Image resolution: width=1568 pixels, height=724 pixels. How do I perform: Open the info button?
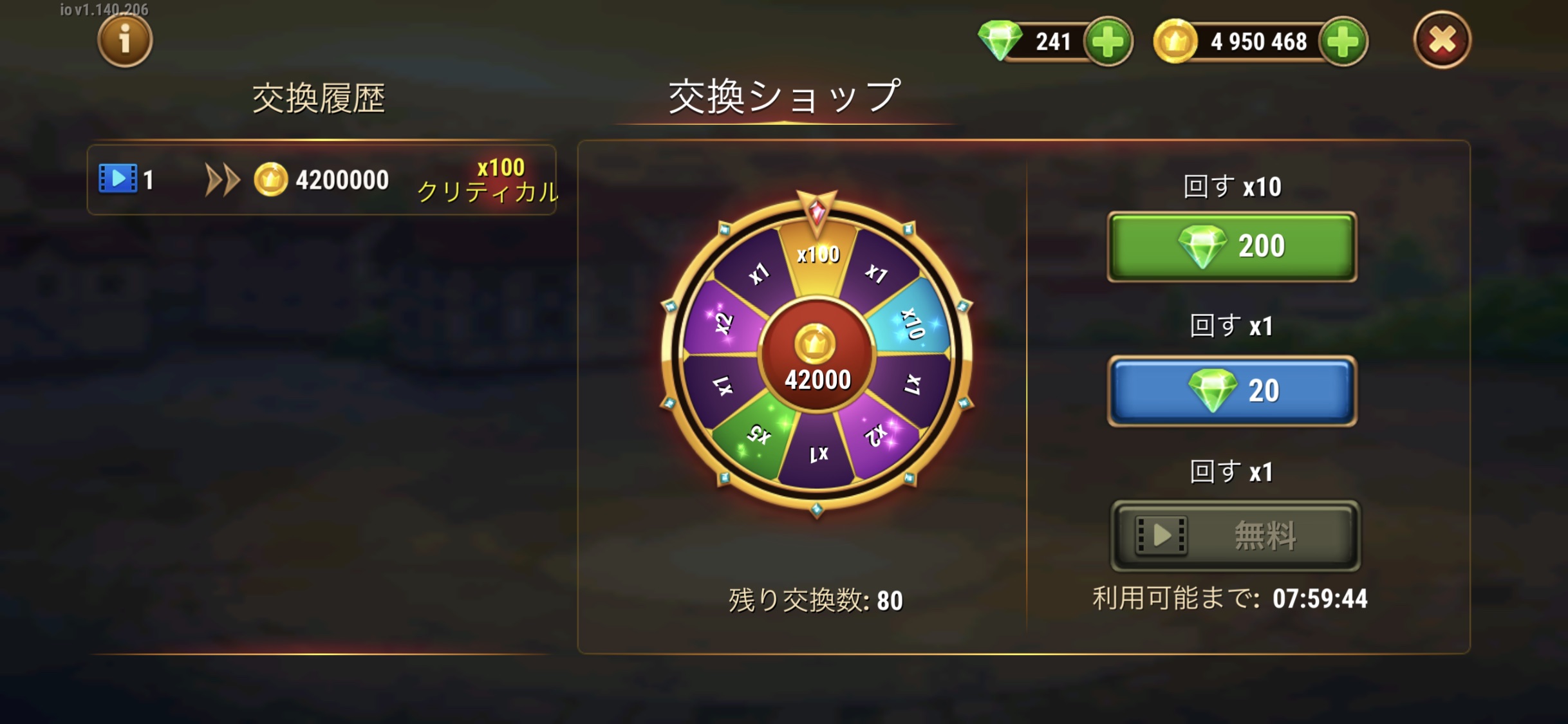pyautogui.click(x=125, y=41)
